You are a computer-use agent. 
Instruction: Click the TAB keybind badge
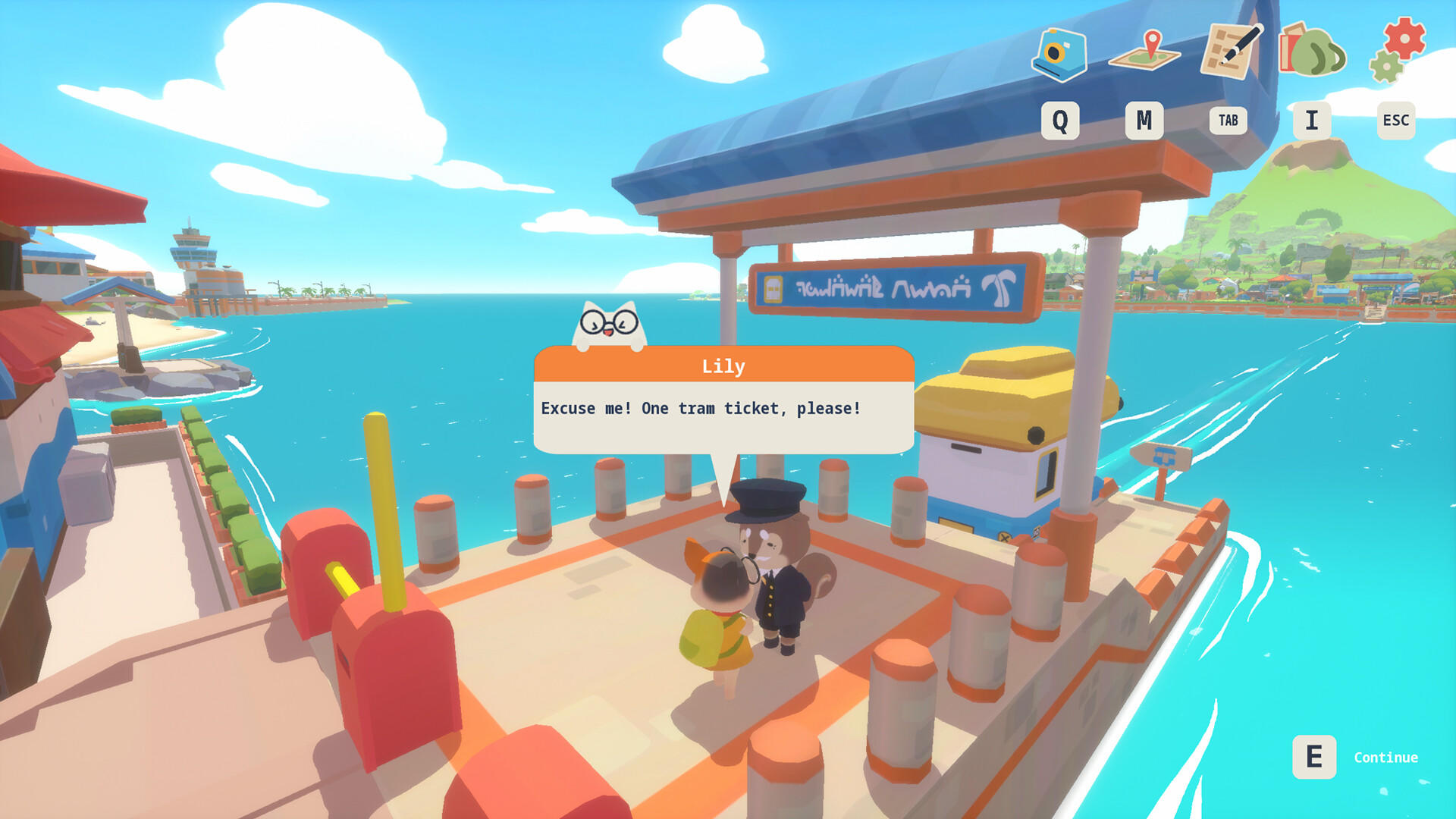[1228, 120]
